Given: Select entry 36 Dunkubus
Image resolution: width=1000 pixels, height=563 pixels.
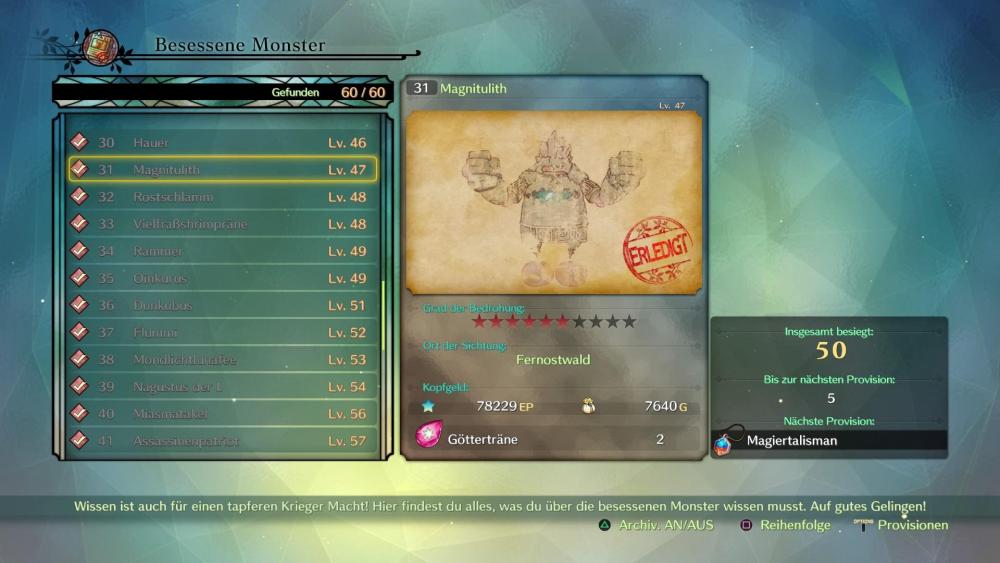Looking at the screenshot, I should [222, 305].
